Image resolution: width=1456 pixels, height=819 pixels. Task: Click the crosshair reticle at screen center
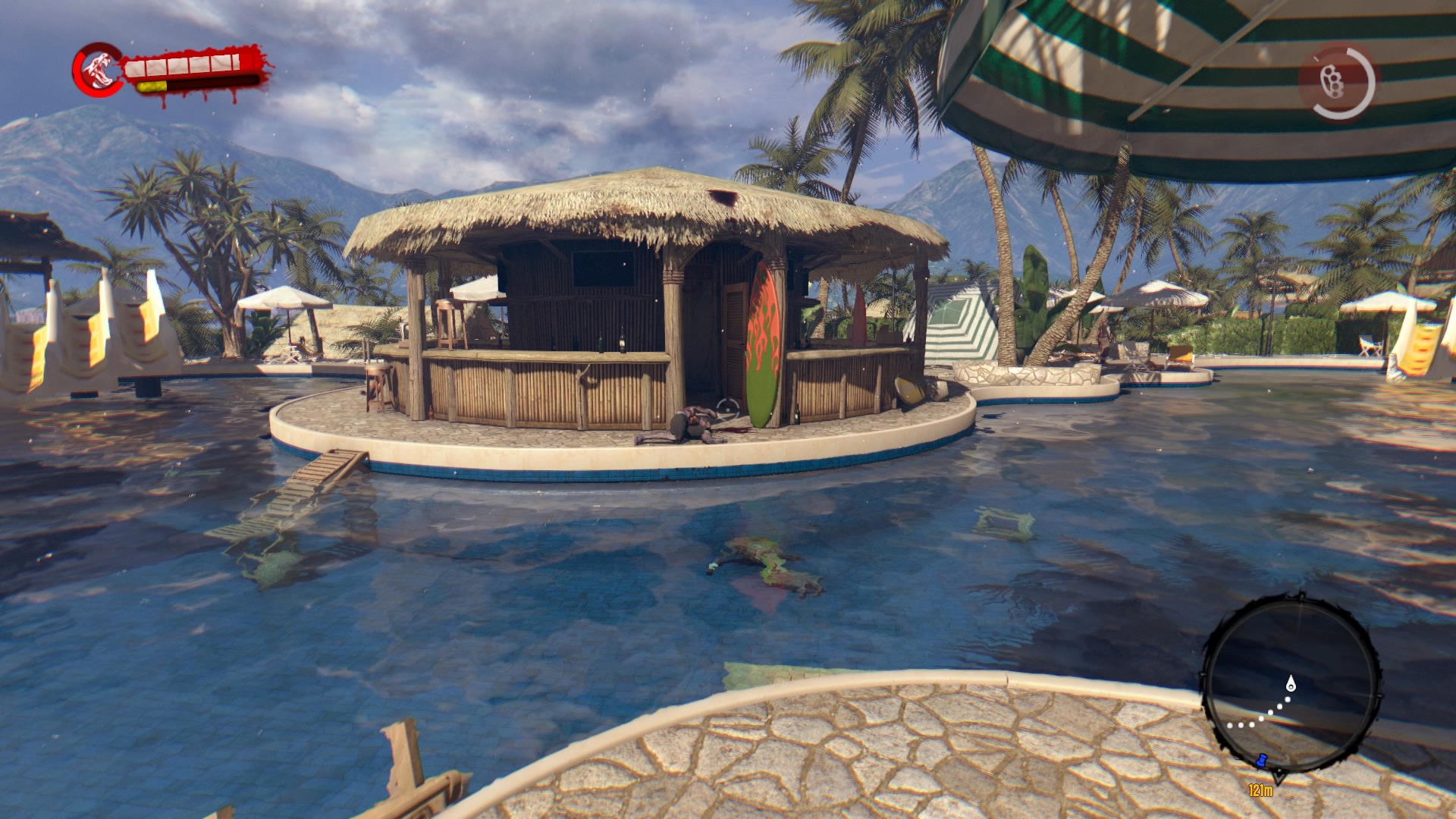(728, 409)
